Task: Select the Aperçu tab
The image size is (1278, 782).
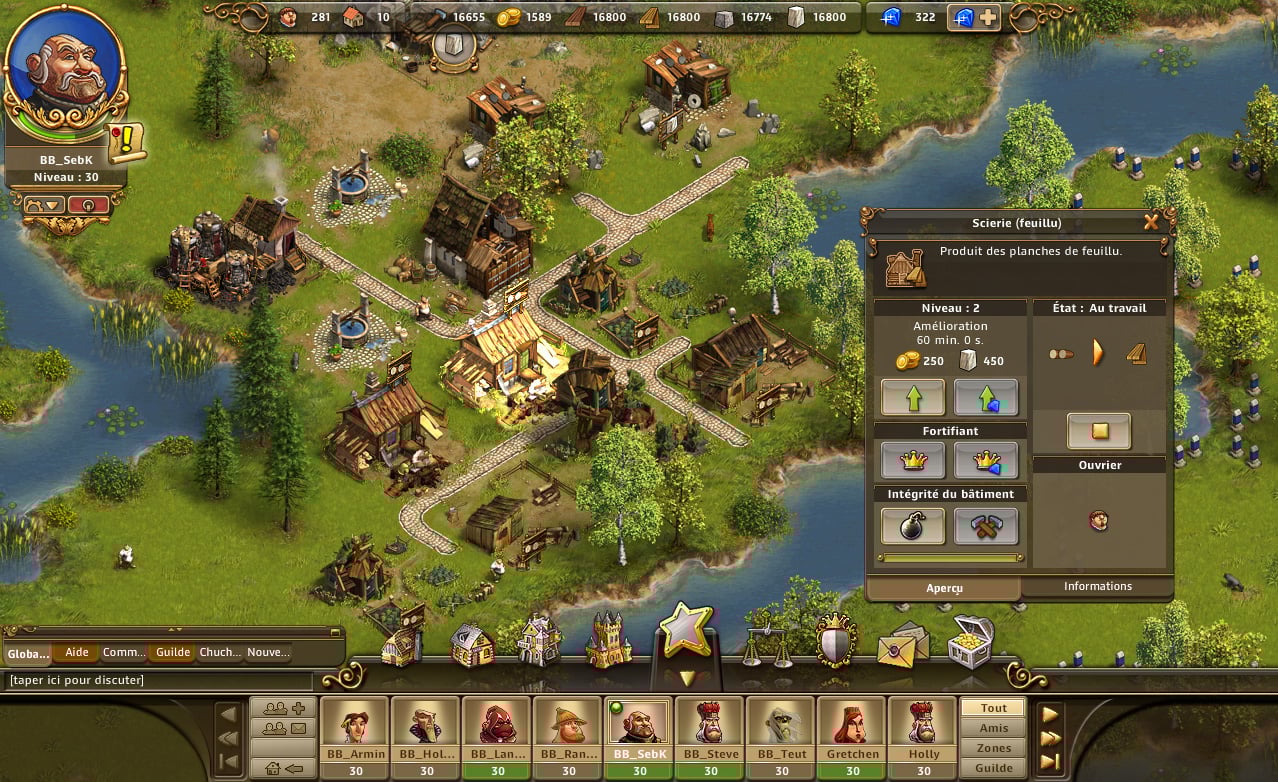Action: [943, 589]
